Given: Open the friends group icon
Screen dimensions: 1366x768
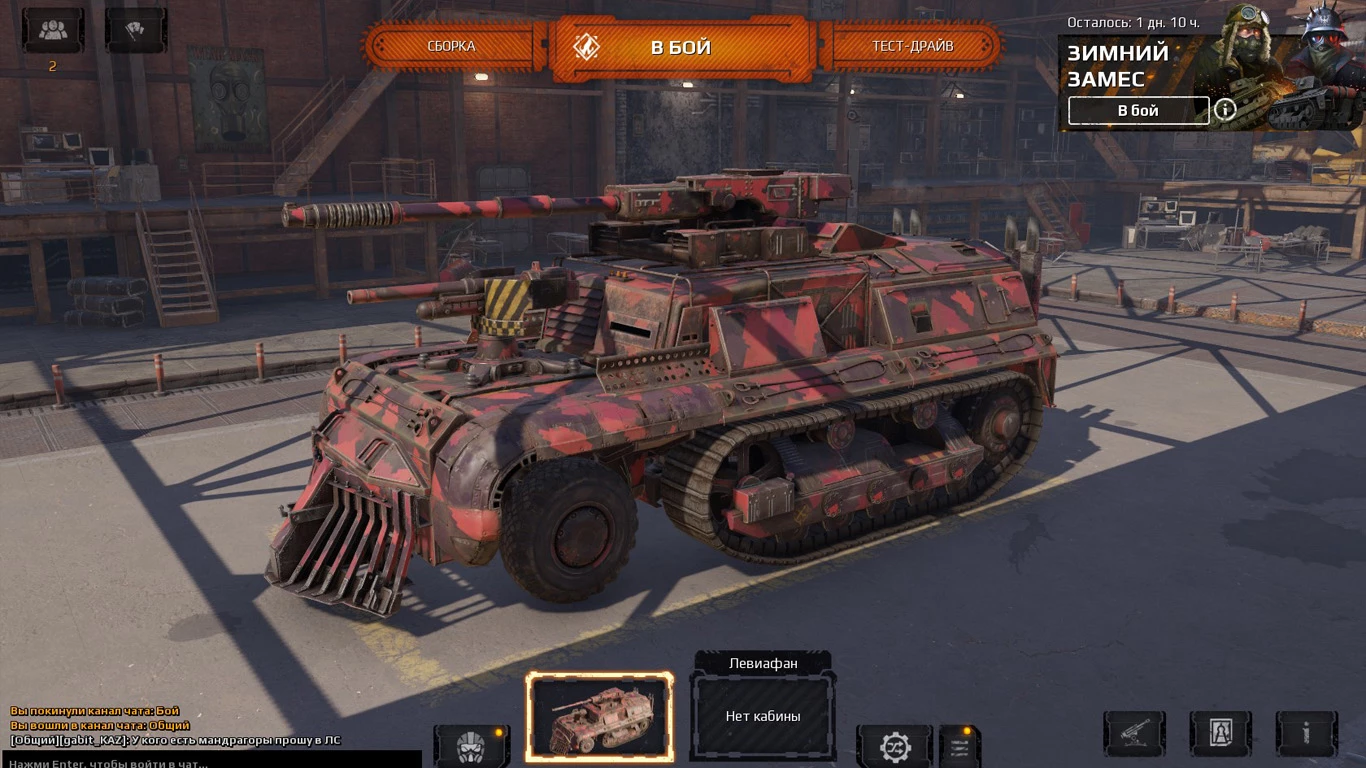Looking at the screenshot, I should point(53,30).
